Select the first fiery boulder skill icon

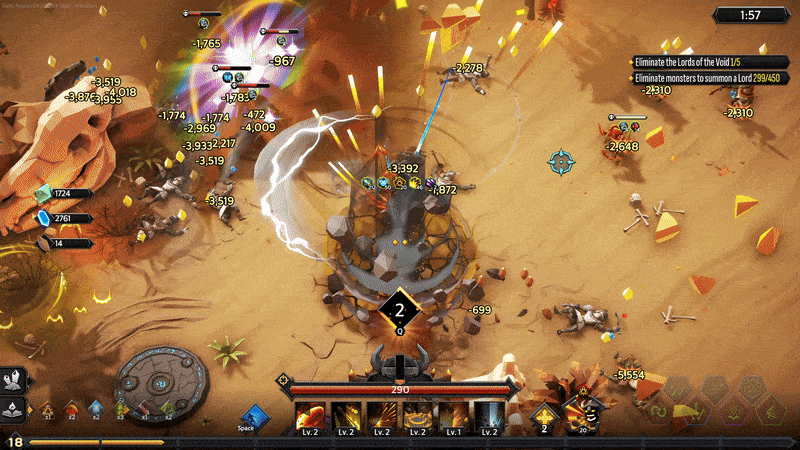pos(310,416)
